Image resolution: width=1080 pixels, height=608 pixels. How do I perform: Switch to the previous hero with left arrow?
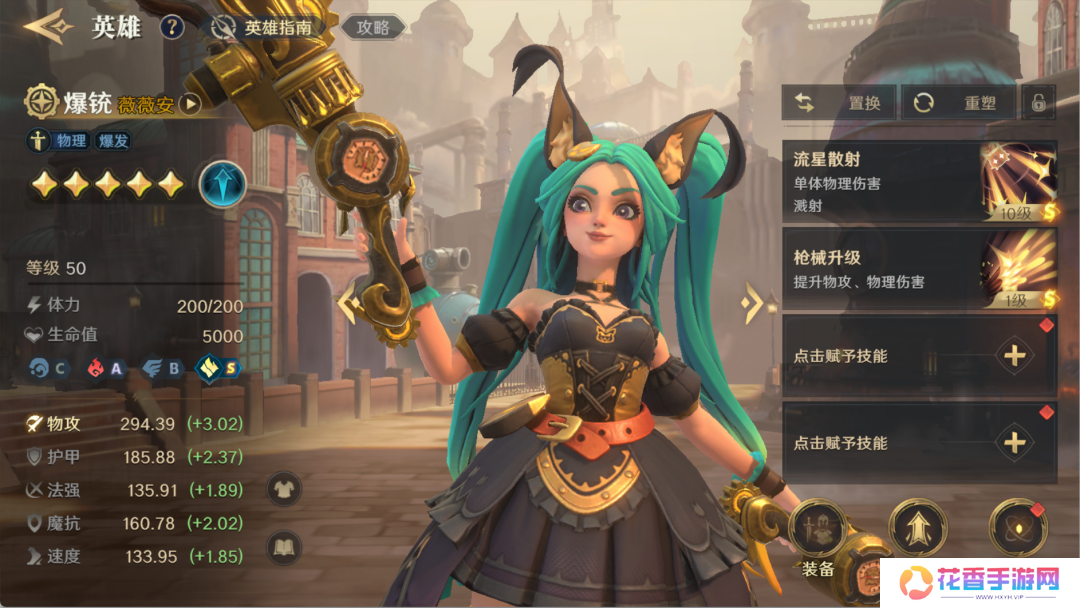(x=348, y=303)
